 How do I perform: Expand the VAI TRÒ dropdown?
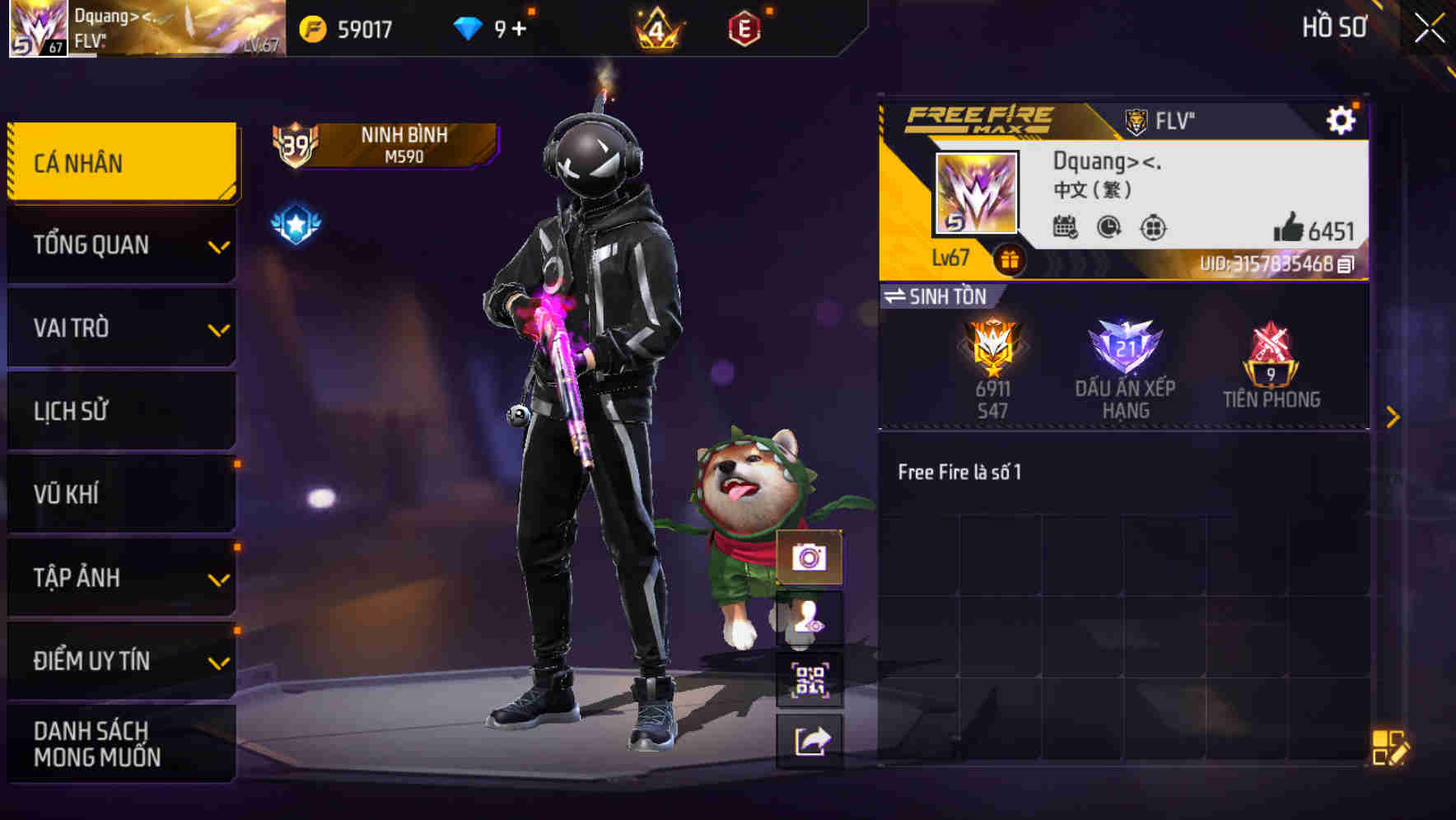[120, 328]
